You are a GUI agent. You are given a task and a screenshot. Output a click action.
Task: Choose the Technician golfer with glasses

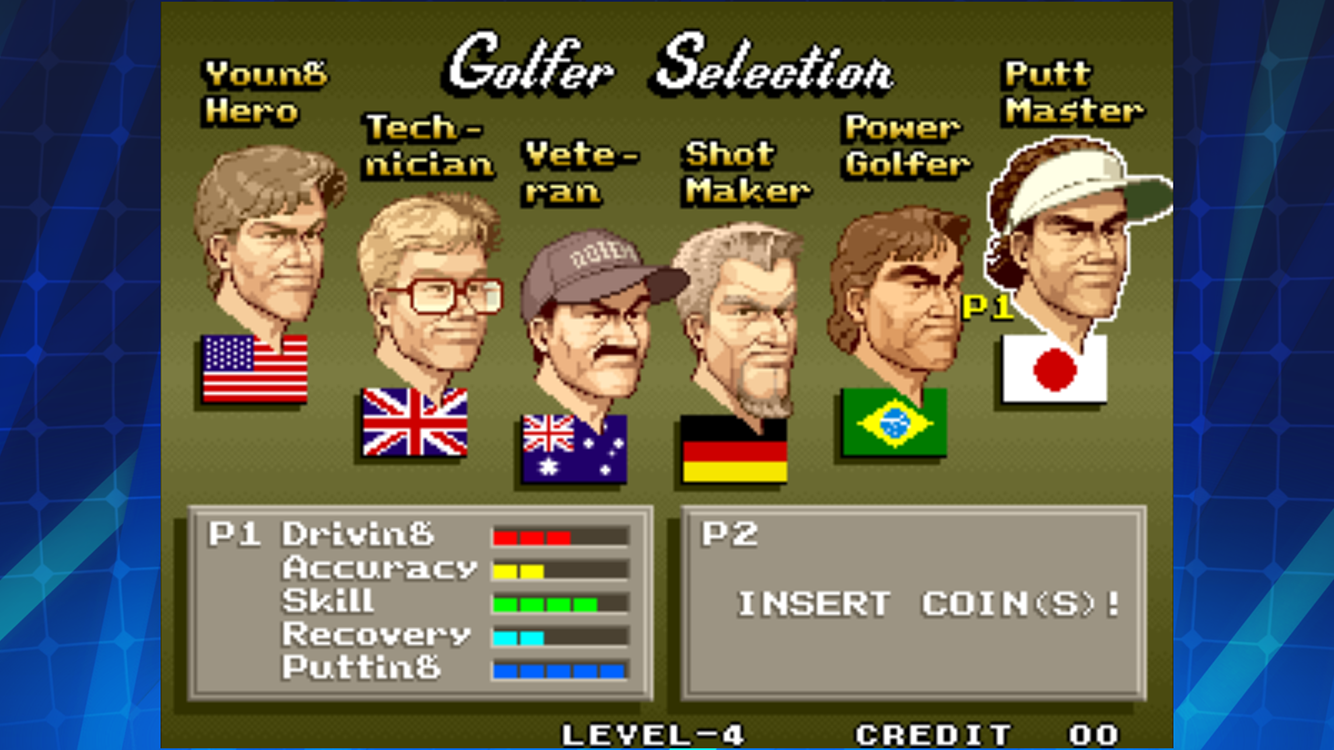tap(428, 288)
